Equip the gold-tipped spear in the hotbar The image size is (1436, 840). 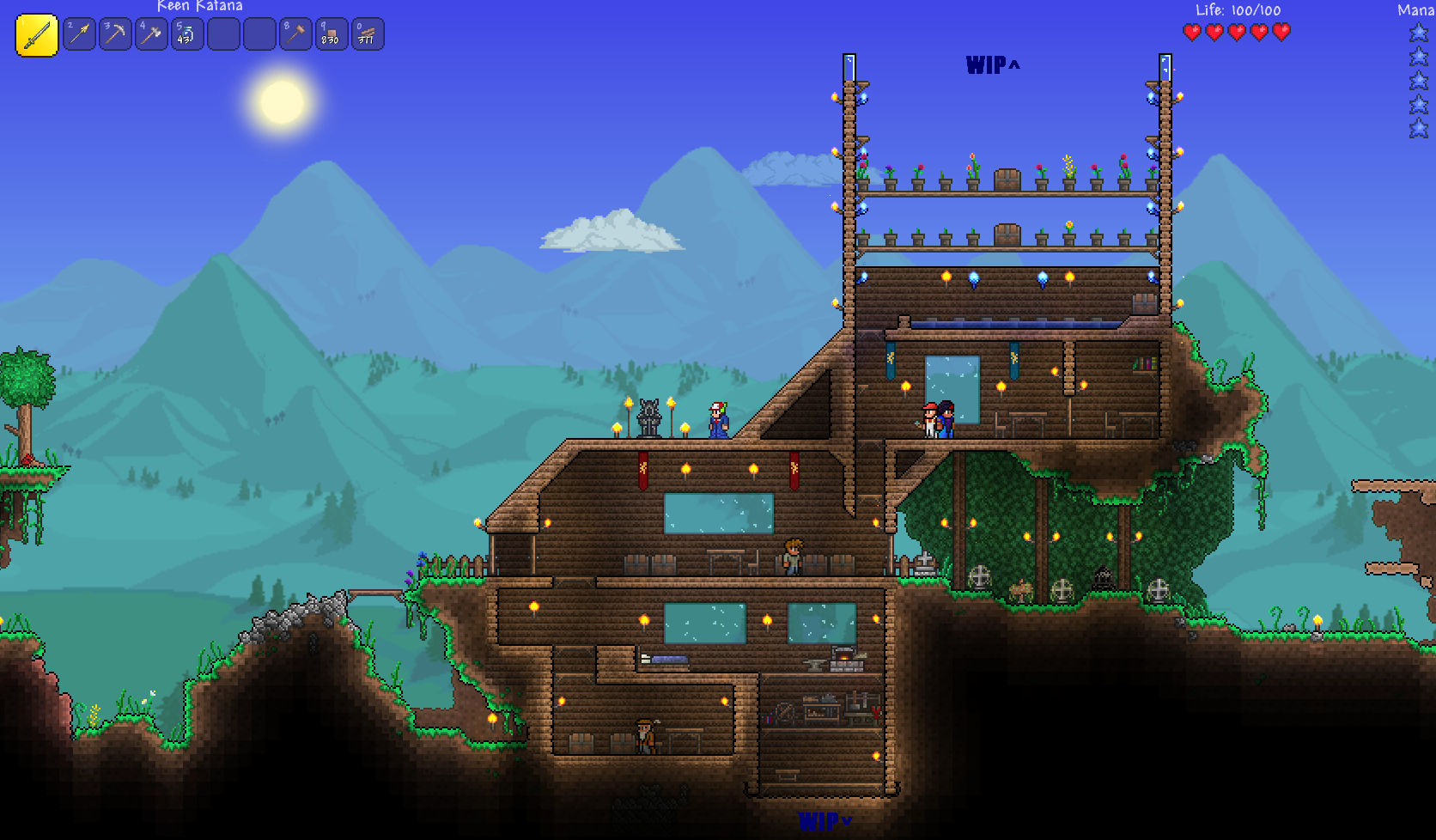79,34
